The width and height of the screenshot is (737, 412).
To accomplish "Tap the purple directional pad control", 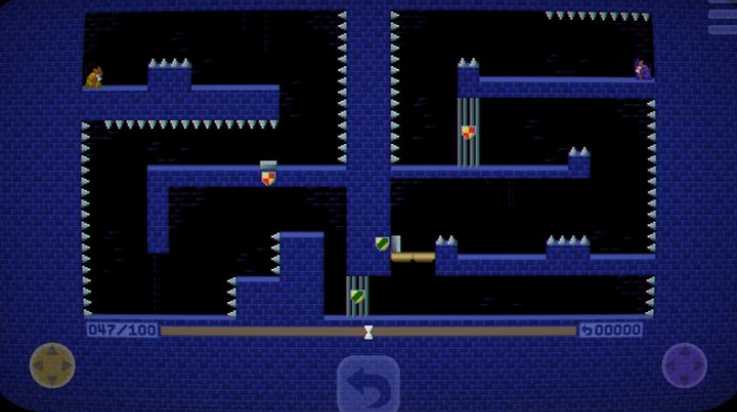I will 685,366.
